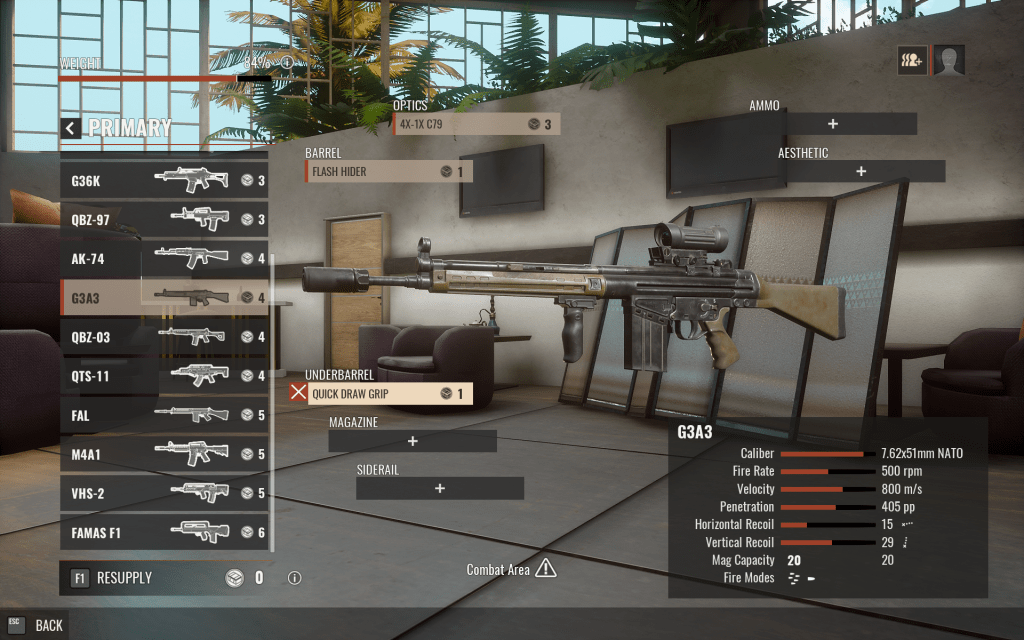Screen dimensions: 1024x640
Task: Change the Flash Hider barrel attachment
Action: 389,172
